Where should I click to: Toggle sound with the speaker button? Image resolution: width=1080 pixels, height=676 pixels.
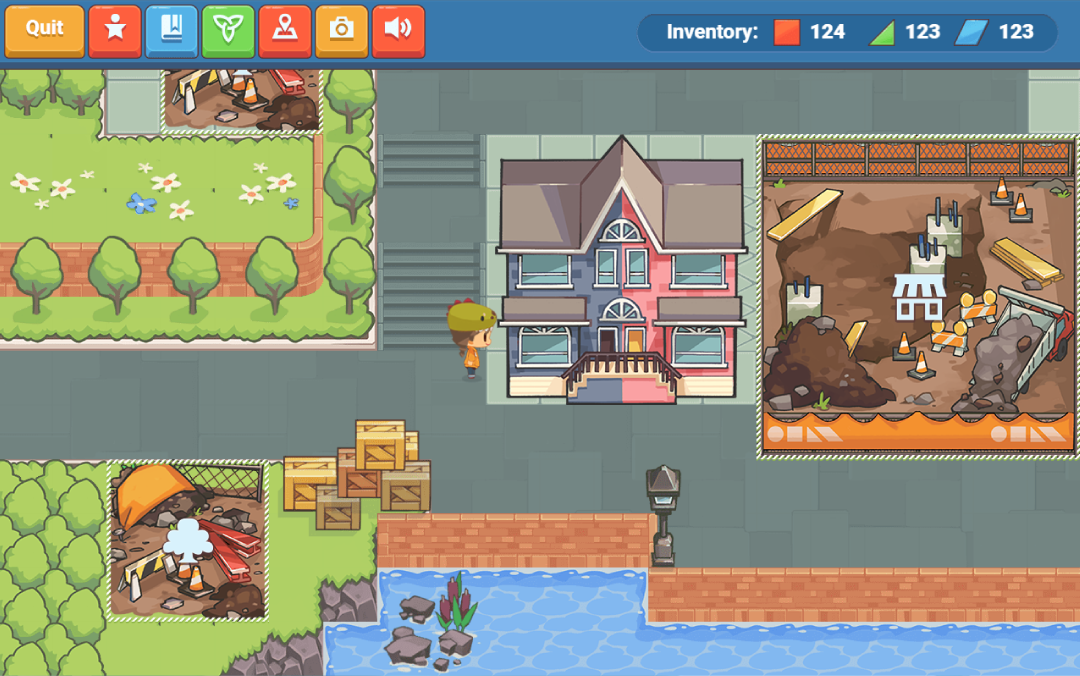398,30
